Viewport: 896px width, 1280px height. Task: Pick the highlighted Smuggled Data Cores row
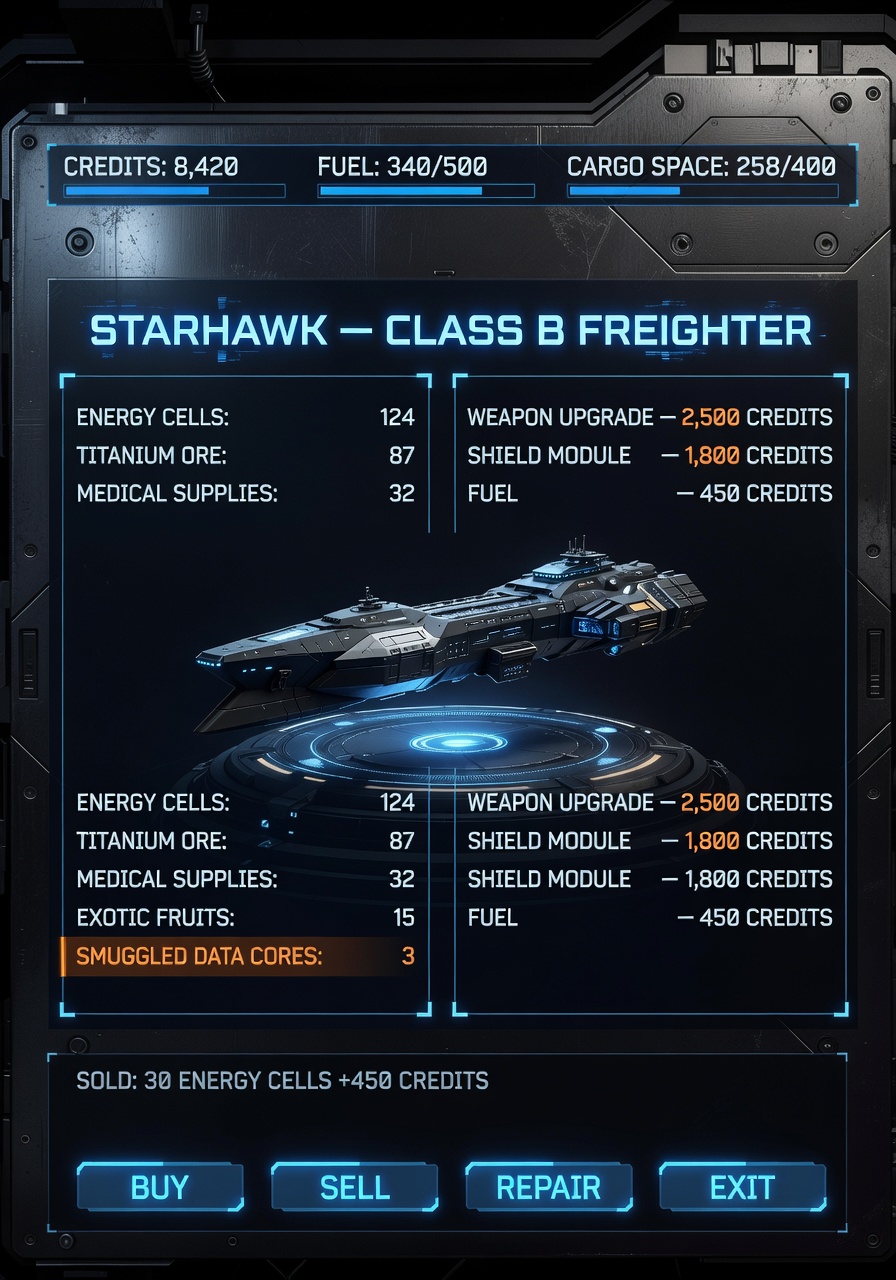click(x=245, y=956)
